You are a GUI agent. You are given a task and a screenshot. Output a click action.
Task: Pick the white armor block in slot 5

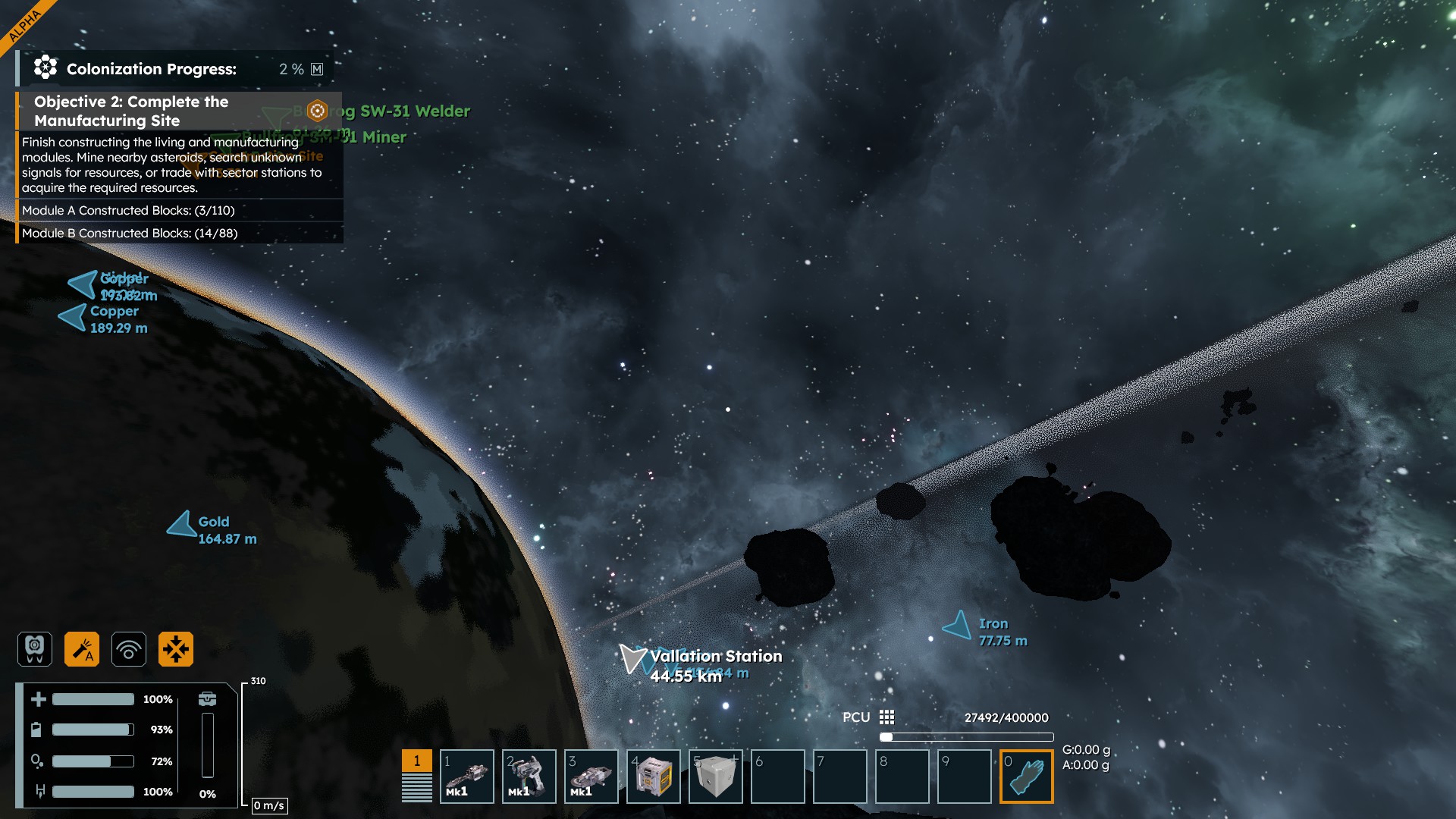click(x=716, y=777)
